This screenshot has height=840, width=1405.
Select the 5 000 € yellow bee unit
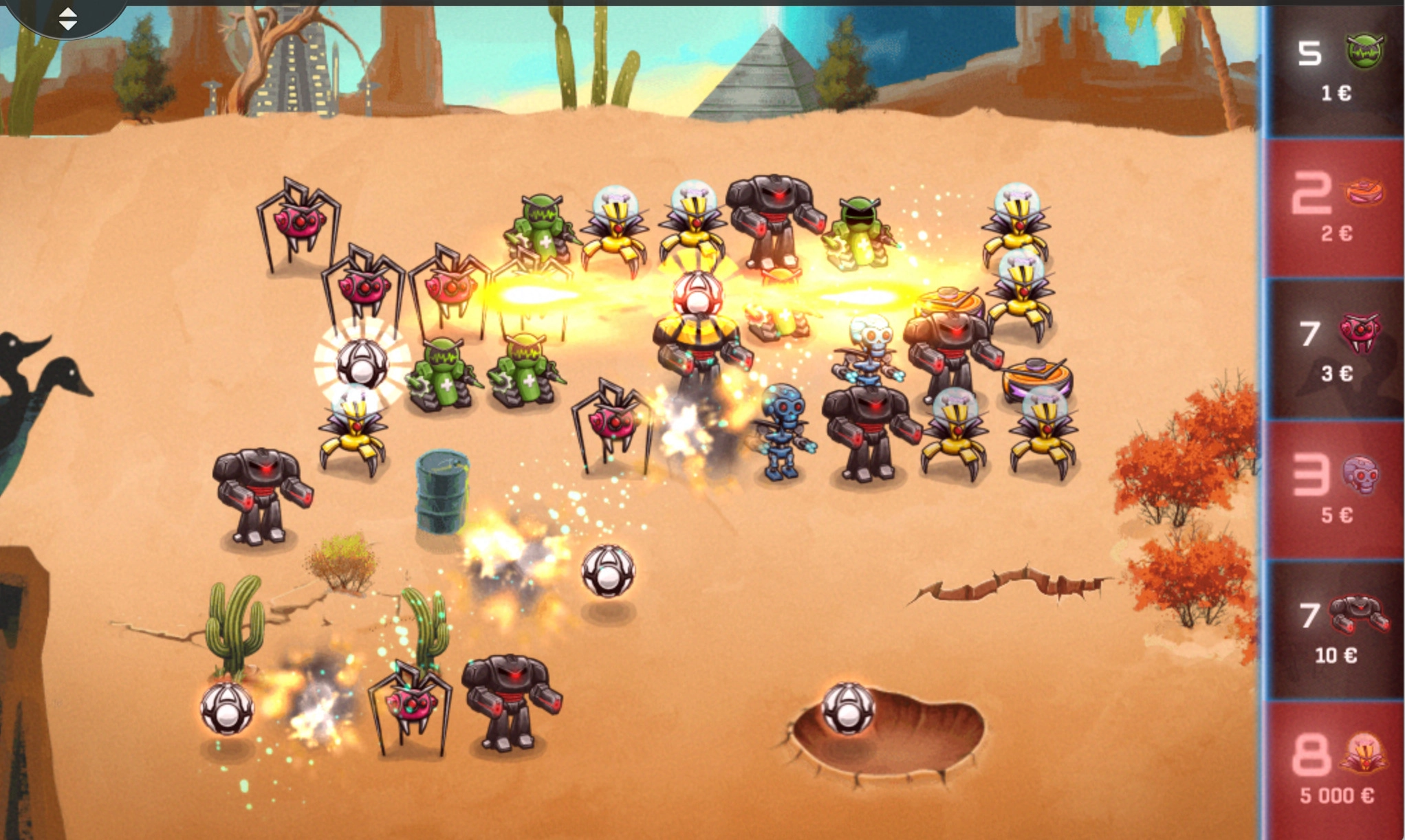pos(1336,770)
